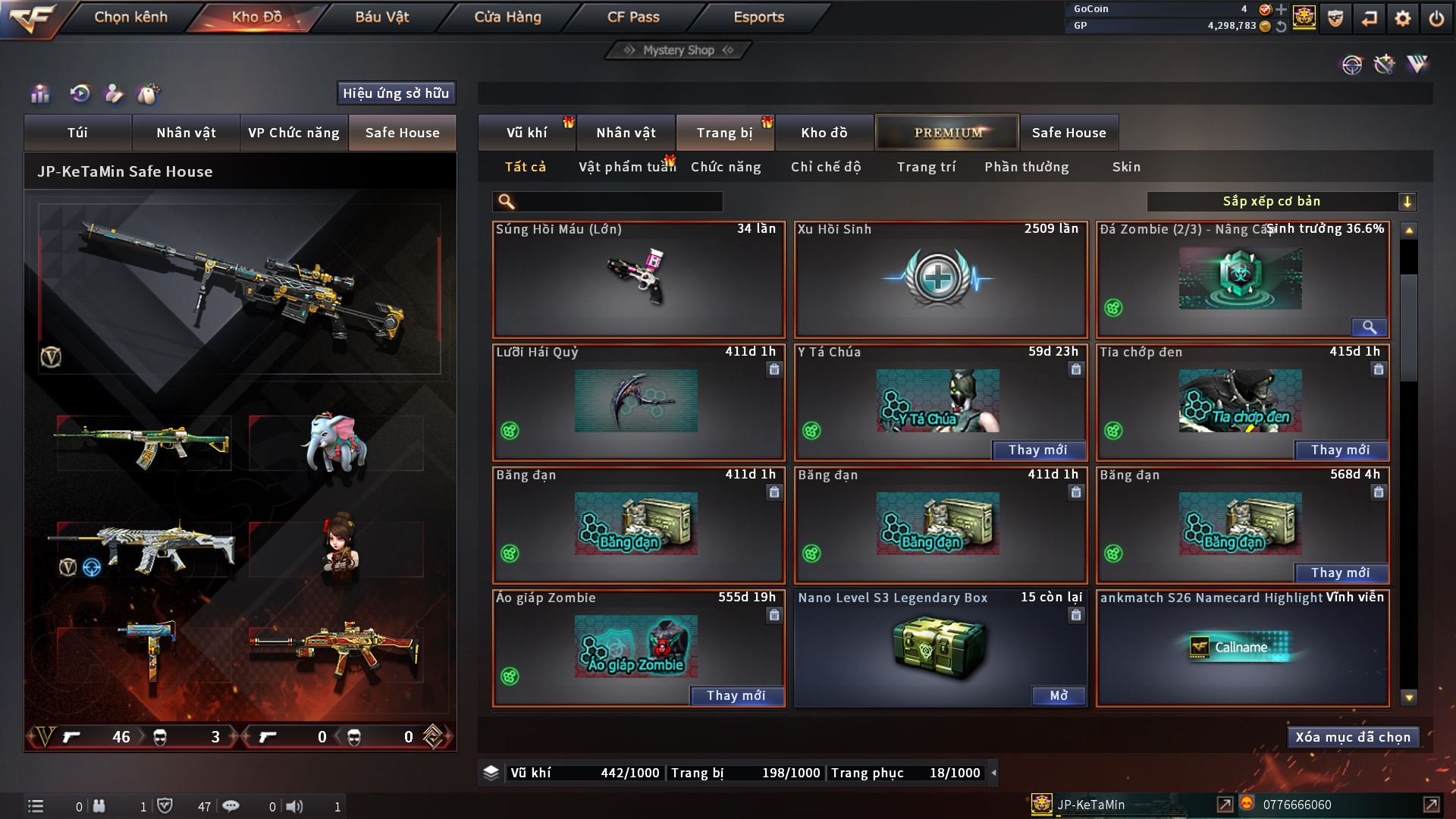This screenshot has height=819, width=1456.
Task: Open the Sắp xếp cơ bản sort dropdown
Action: pyautogui.click(x=1281, y=202)
